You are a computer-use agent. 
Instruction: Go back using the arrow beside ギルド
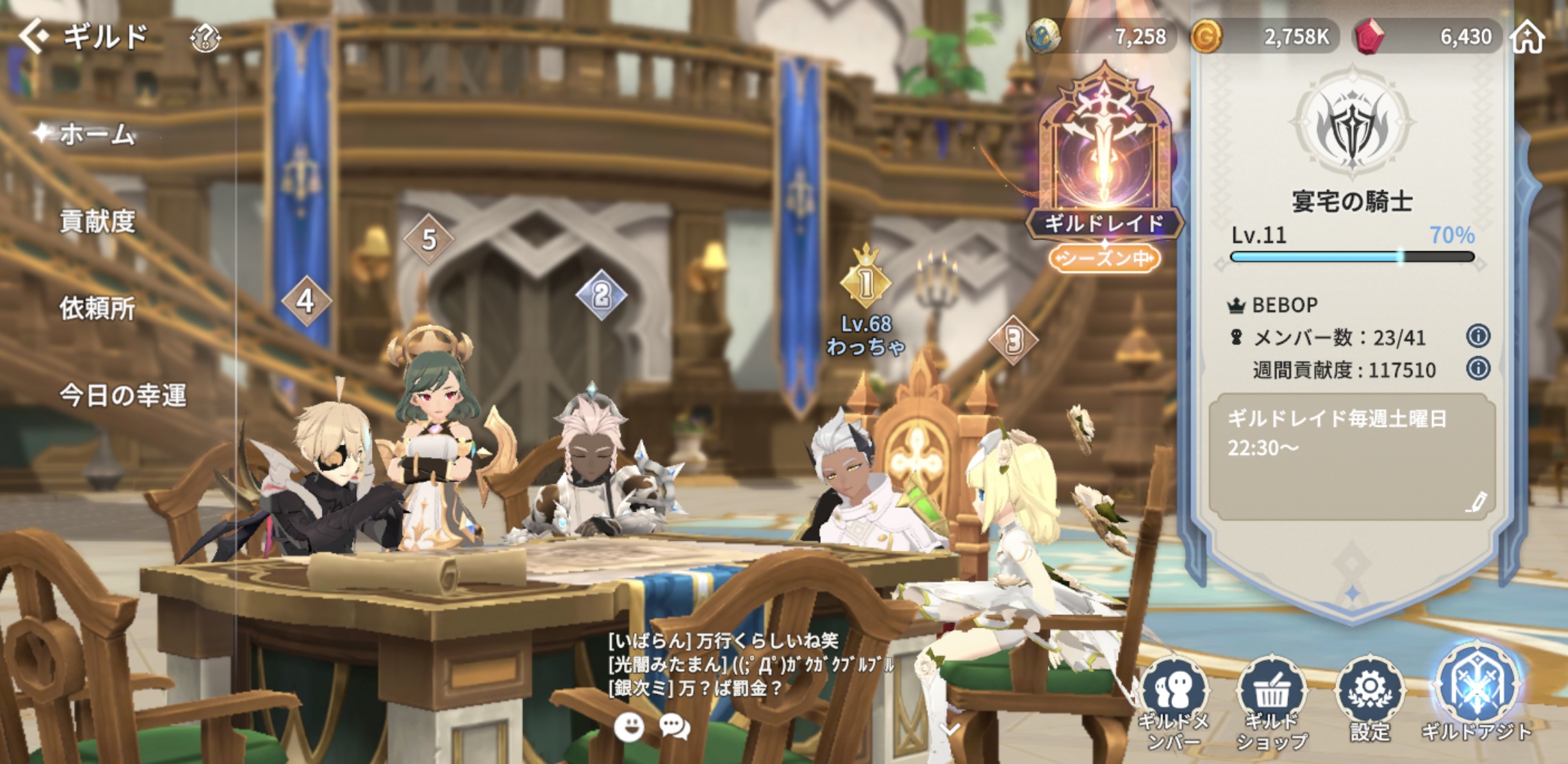(33, 36)
